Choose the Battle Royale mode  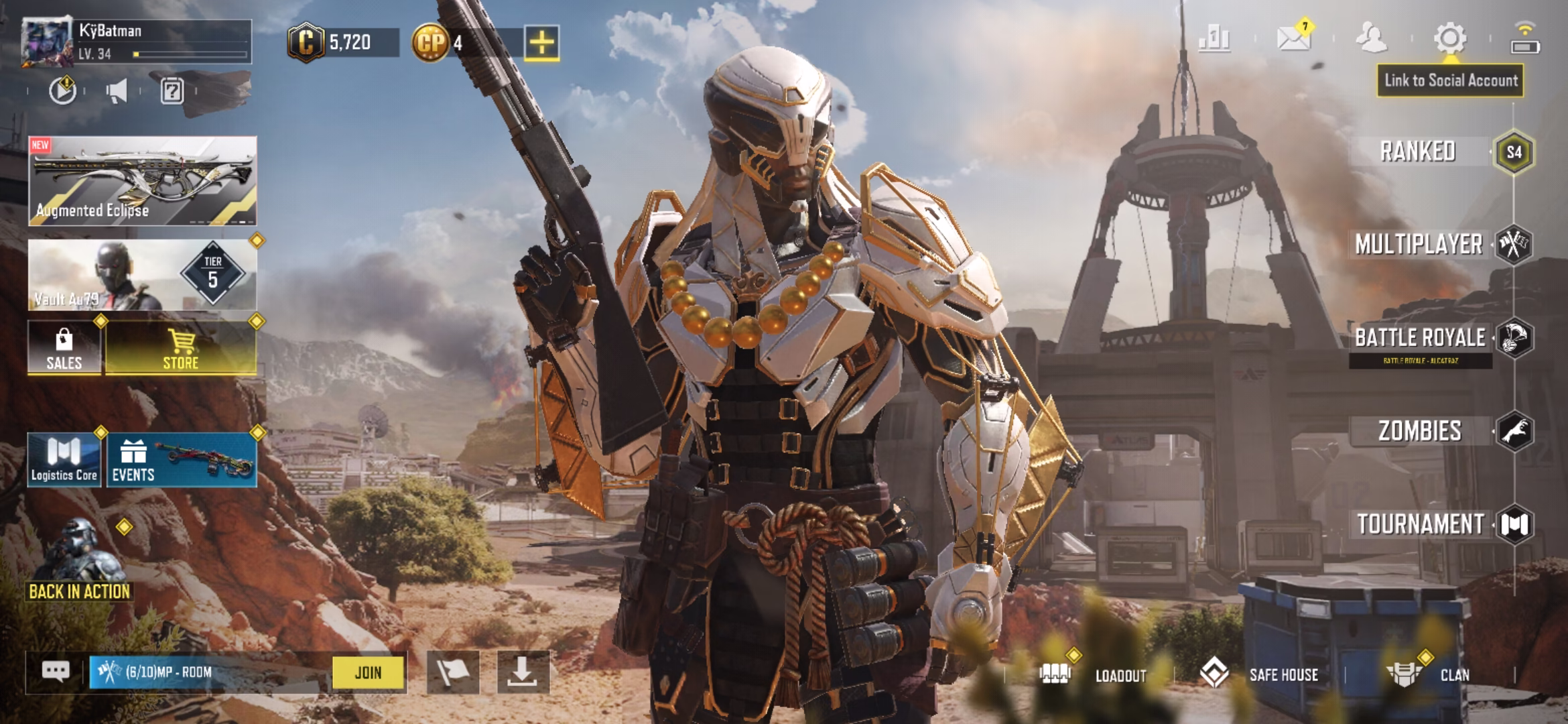(1420, 338)
